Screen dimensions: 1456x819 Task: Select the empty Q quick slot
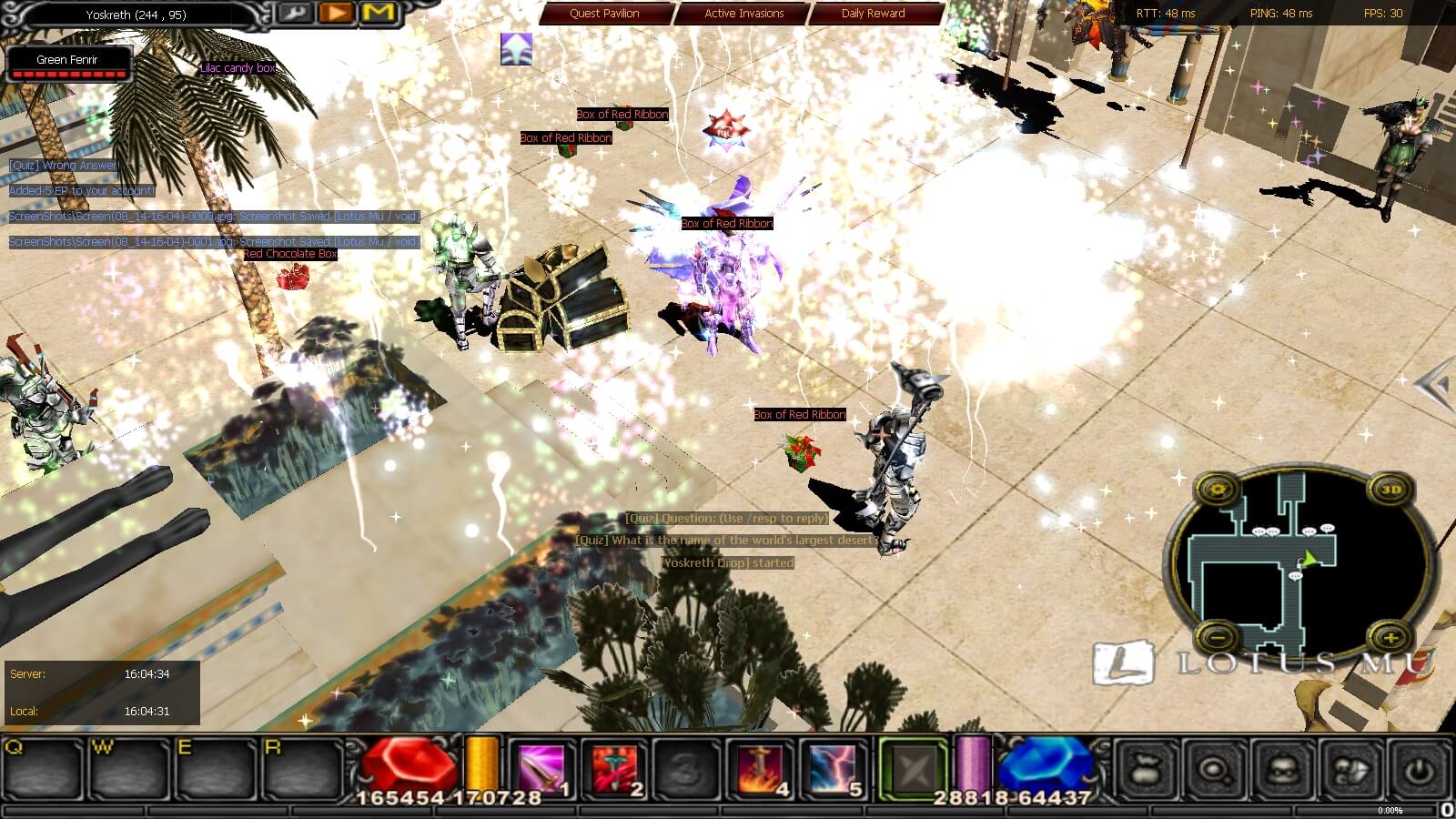43,770
